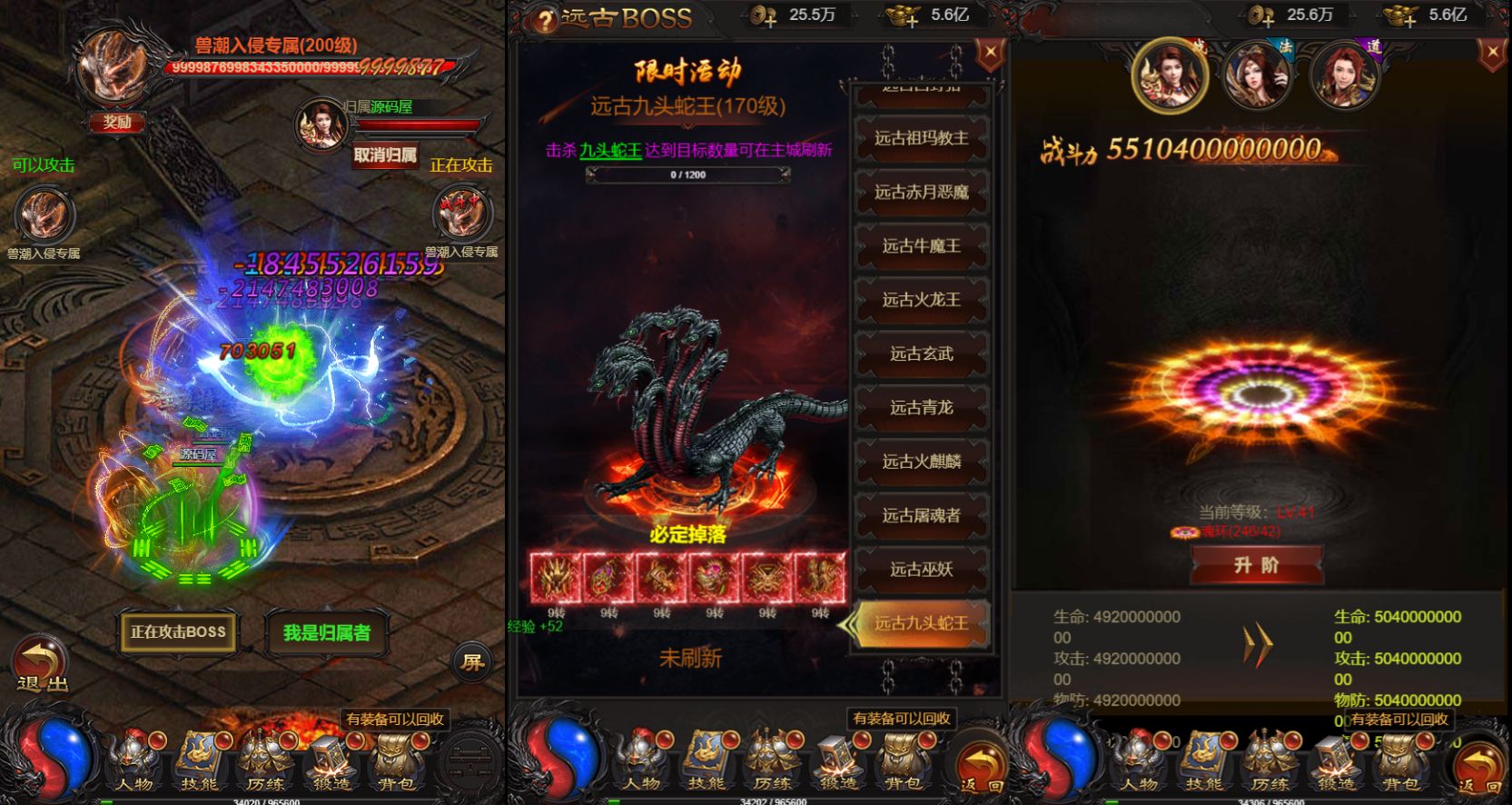
Task: Select 远古青龙 from the boss list
Action: click(922, 407)
